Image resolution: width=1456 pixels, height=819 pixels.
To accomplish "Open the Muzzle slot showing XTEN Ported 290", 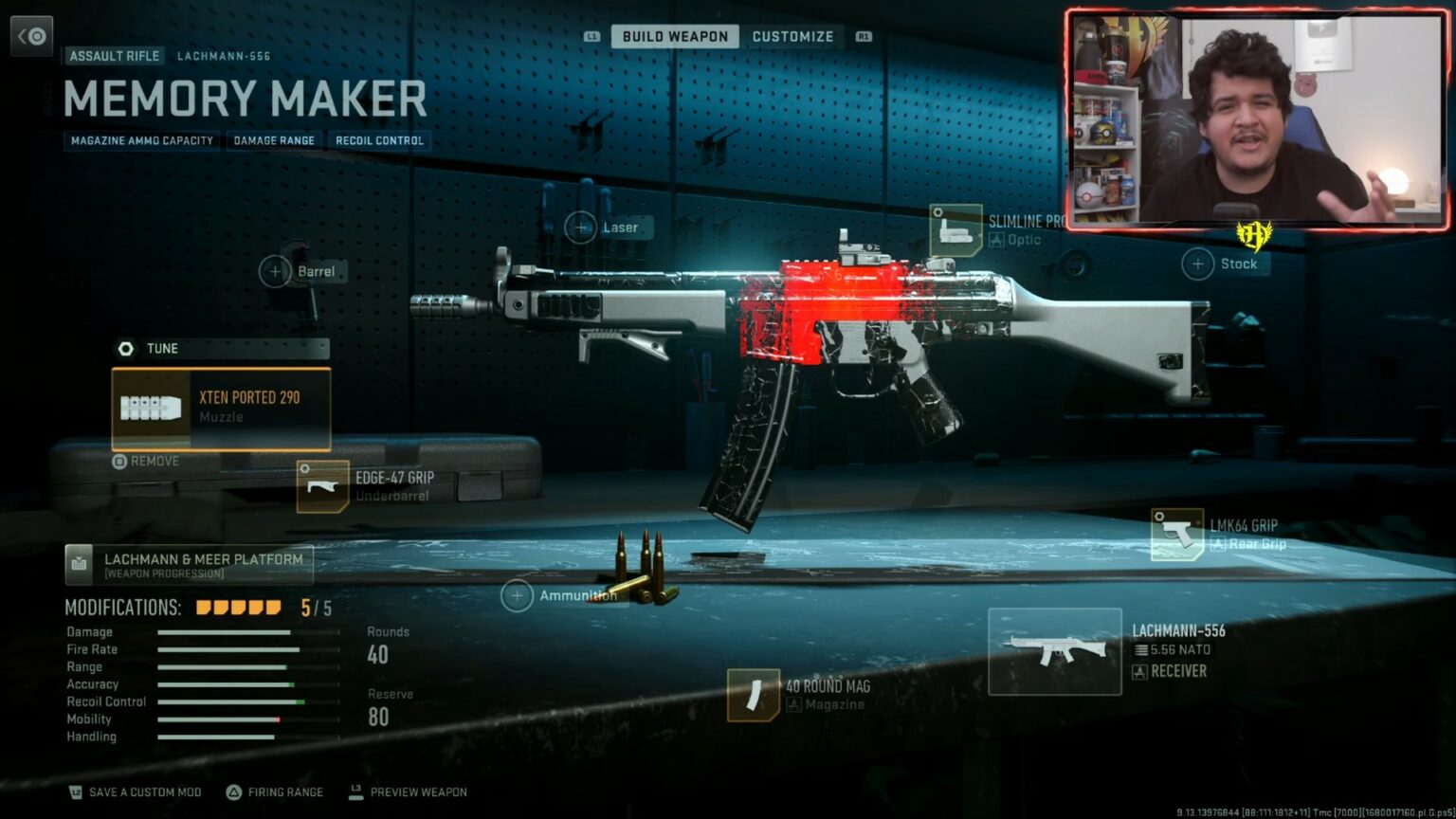I will point(221,409).
